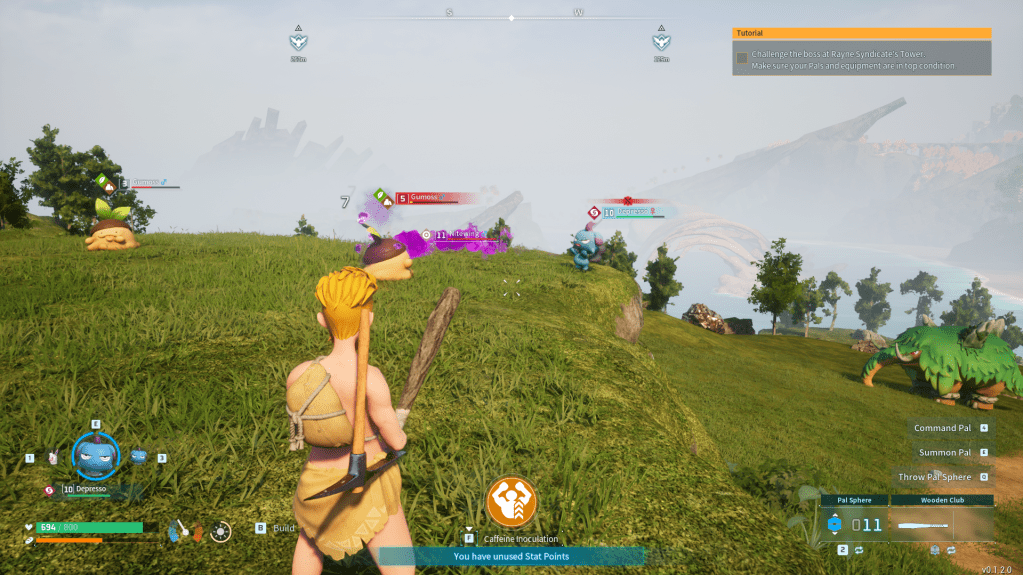Choose the Summon Pal action
The height and width of the screenshot is (575, 1023).
click(x=944, y=453)
